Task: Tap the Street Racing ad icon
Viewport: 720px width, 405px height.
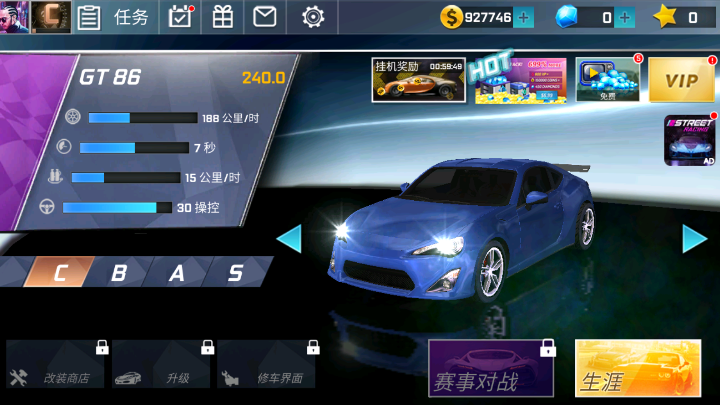Action: coord(691,141)
